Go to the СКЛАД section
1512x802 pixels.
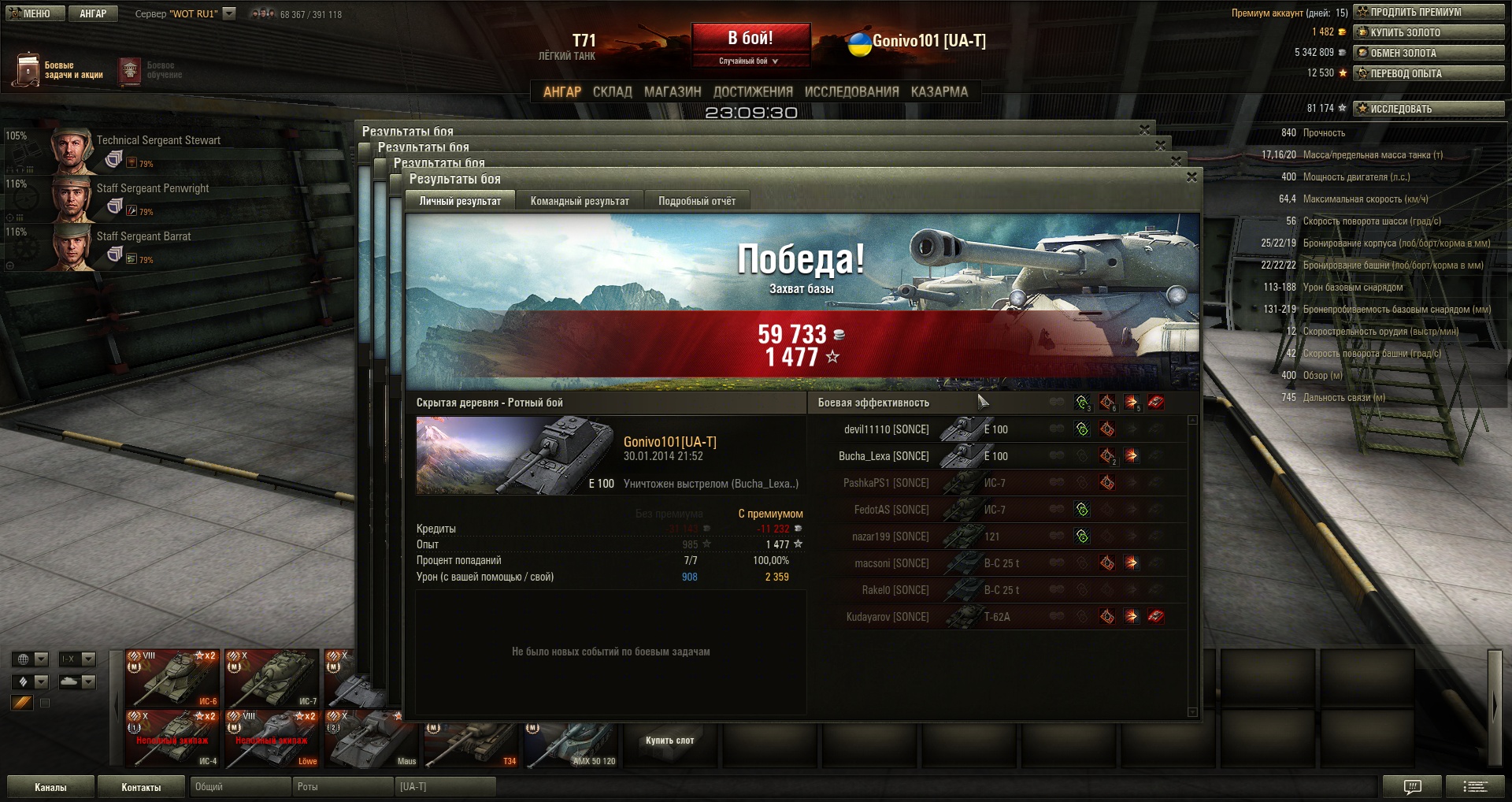click(612, 91)
